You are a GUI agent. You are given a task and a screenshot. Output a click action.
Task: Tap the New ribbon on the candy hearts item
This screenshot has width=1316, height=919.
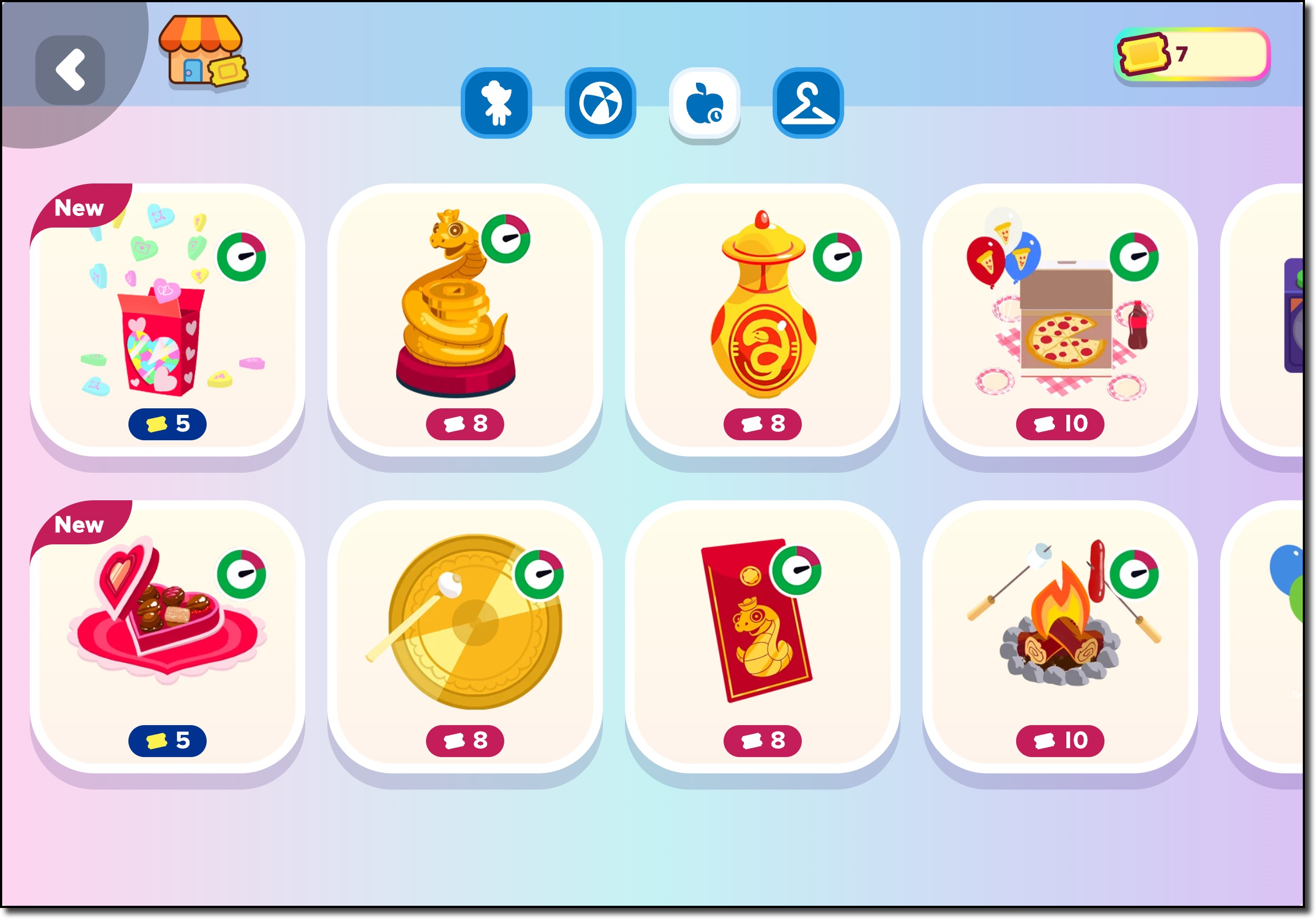80,207
